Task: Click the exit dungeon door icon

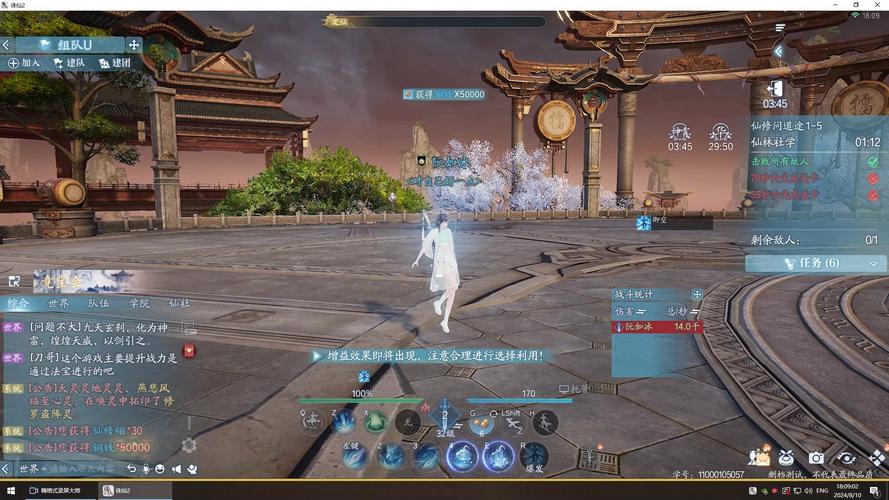Action: point(774,87)
